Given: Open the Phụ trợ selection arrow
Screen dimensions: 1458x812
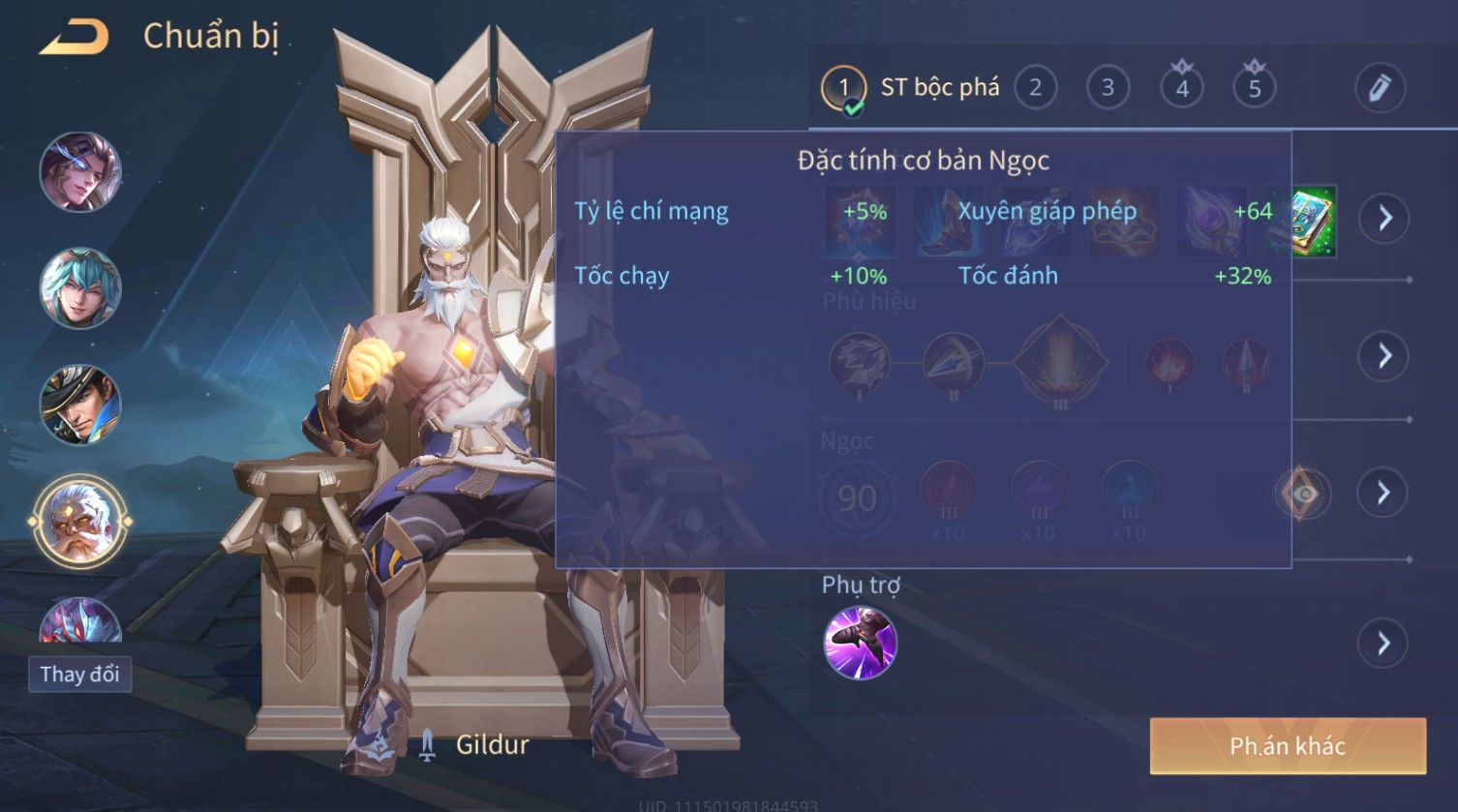Looking at the screenshot, I should 1384,643.
